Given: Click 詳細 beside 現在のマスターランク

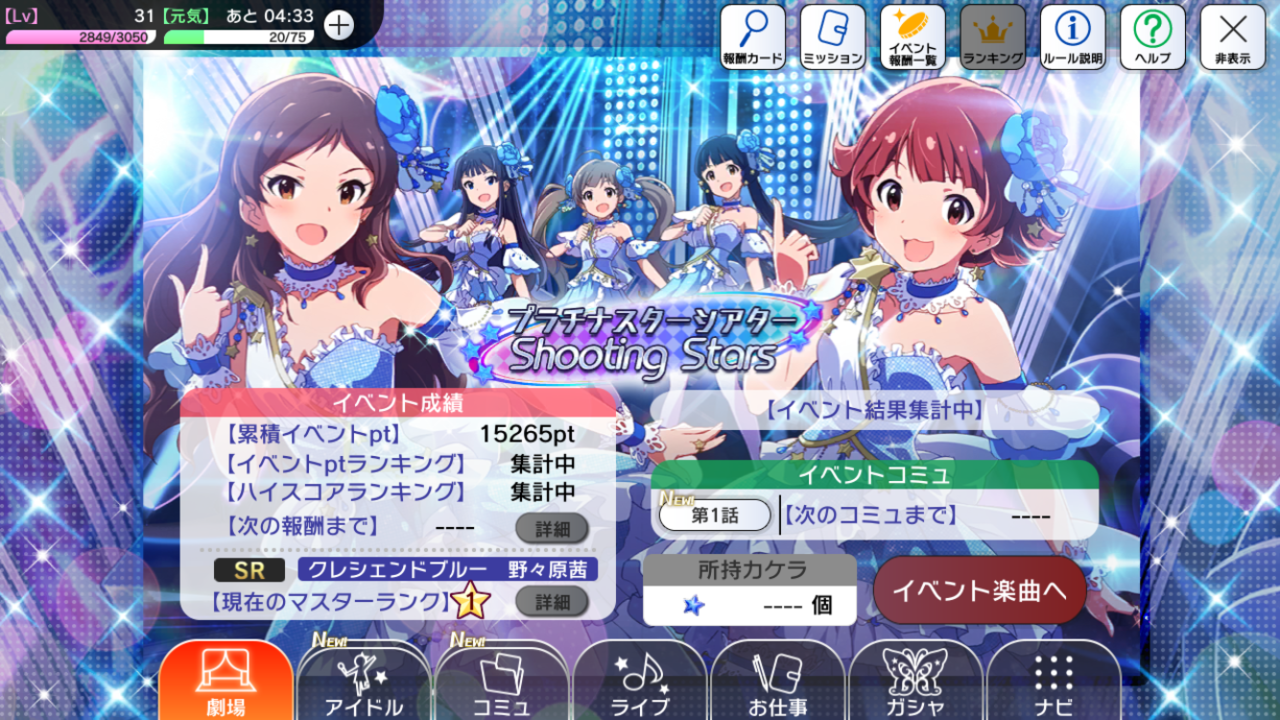Looking at the screenshot, I should (552, 601).
